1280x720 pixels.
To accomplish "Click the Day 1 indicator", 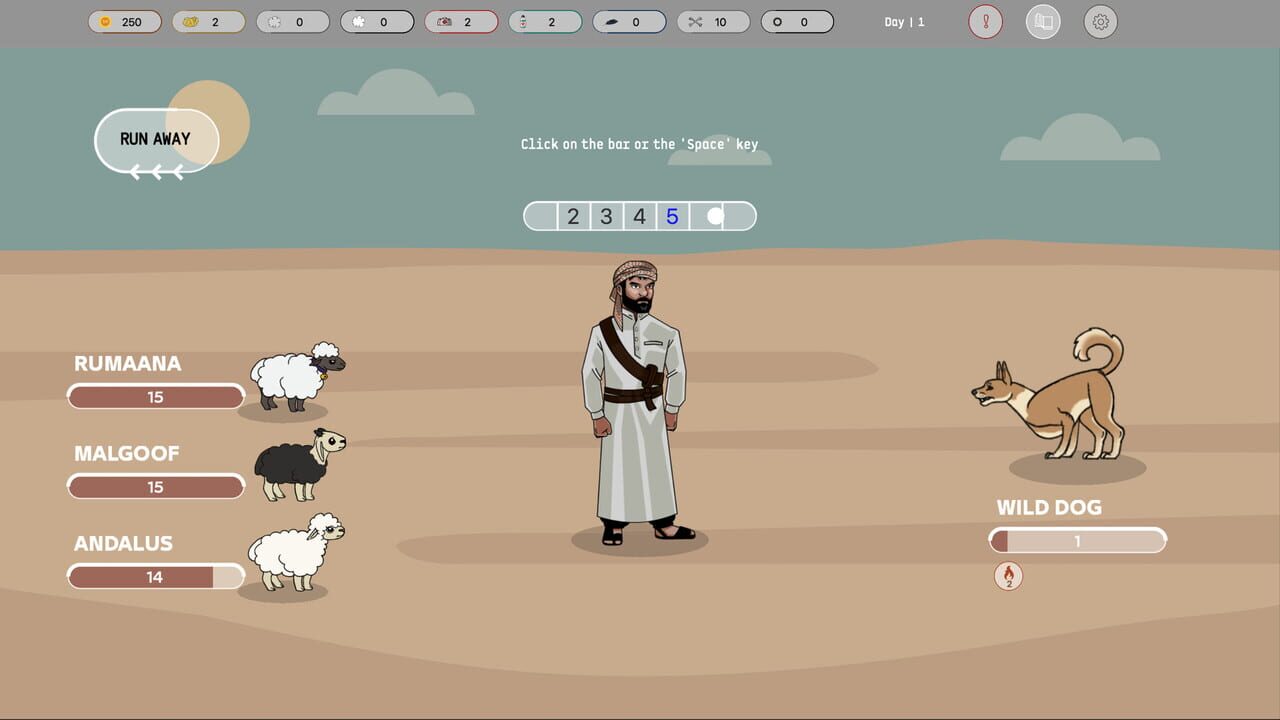I will click(903, 21).
